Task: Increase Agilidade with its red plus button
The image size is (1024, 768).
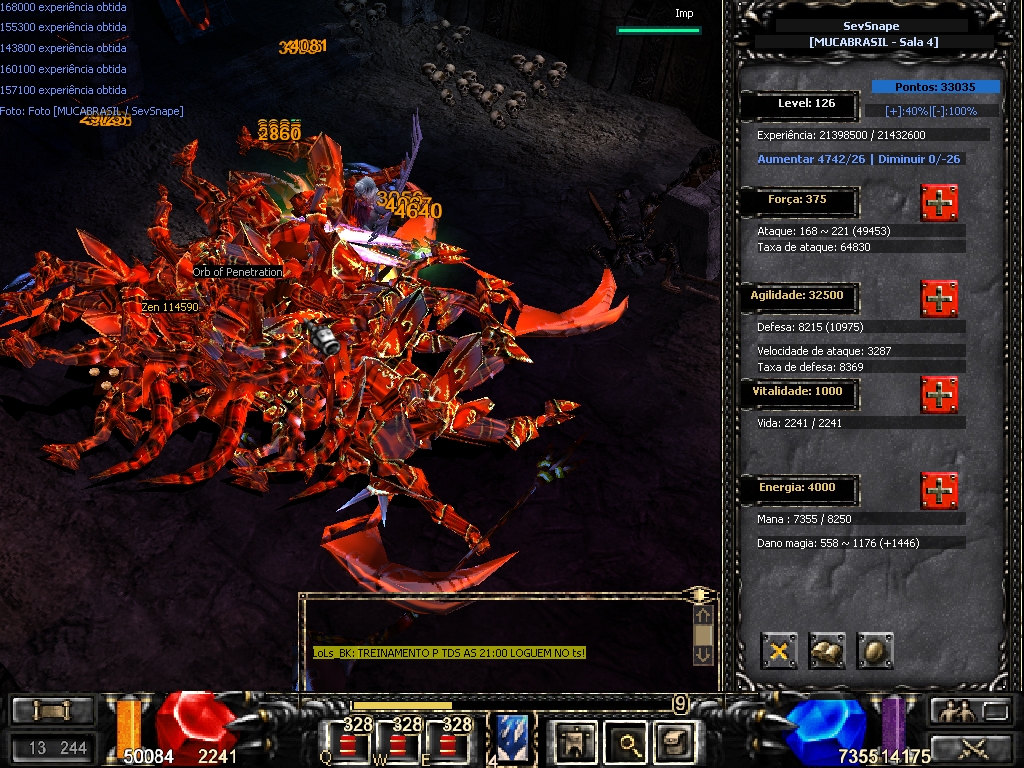Action: click(x=939, y=298)
